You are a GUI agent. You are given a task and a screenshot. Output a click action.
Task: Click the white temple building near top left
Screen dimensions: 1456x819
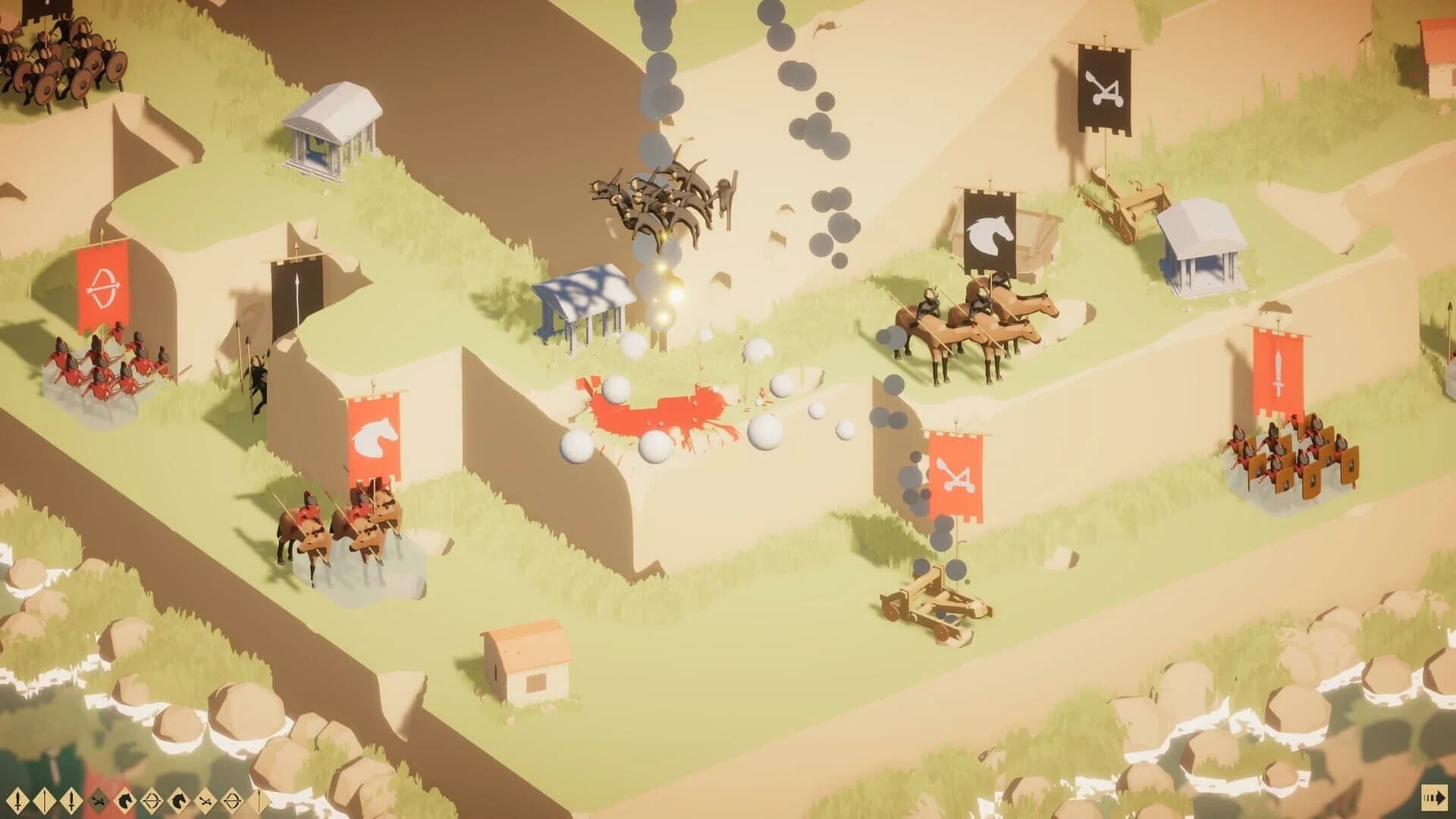[334, 125]
